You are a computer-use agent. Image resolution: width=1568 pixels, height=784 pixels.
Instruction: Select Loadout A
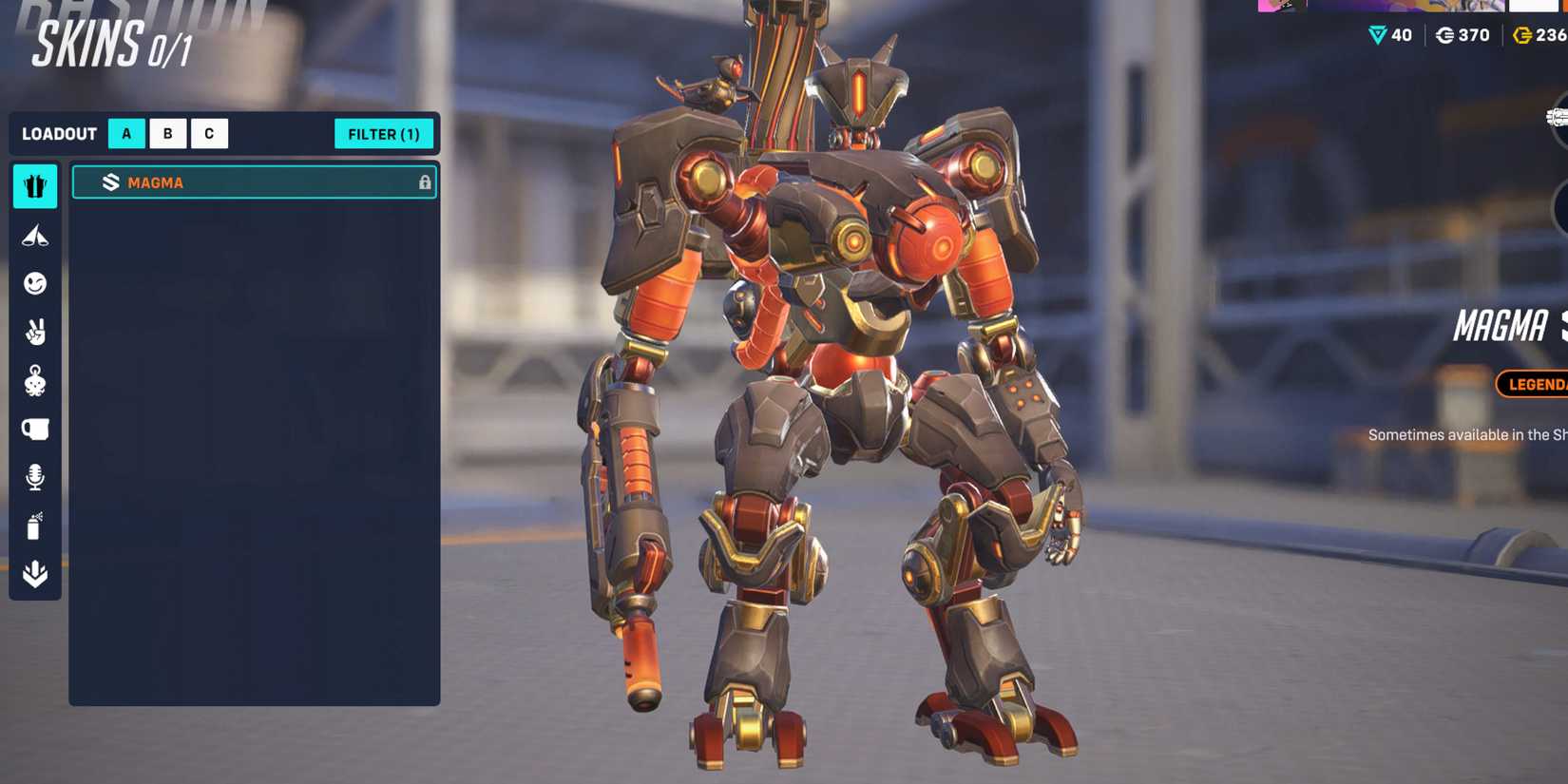[x=126, y=133]
